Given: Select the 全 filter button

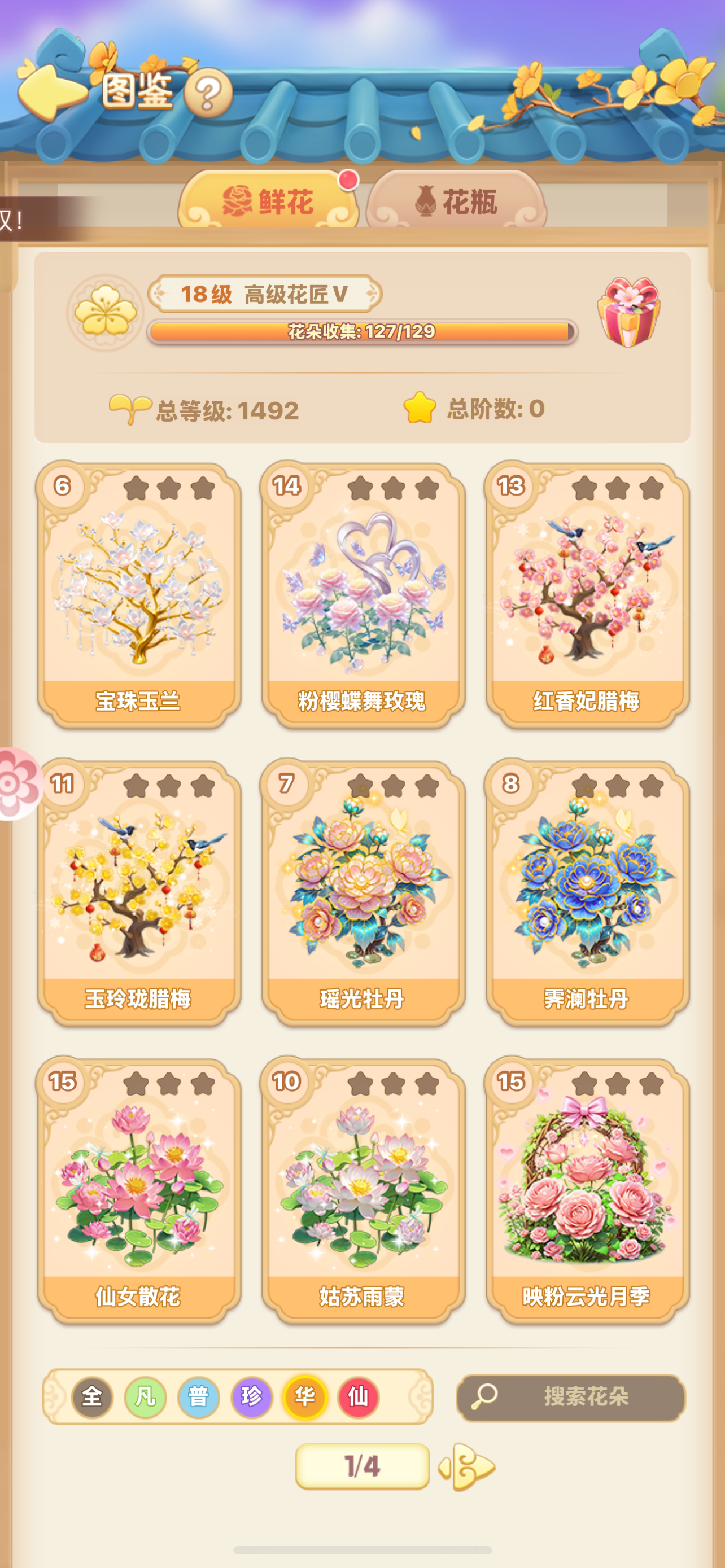Looking at the screenshot, I should [x=93, y=1398].
